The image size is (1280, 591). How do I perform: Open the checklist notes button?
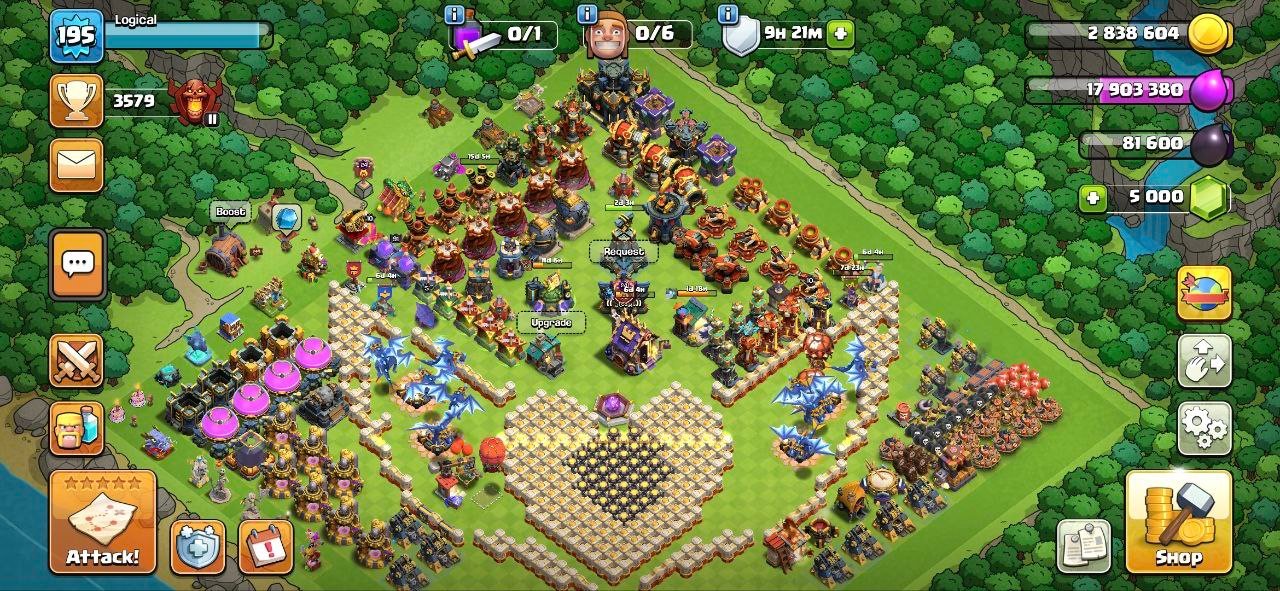pos(1084,546)
